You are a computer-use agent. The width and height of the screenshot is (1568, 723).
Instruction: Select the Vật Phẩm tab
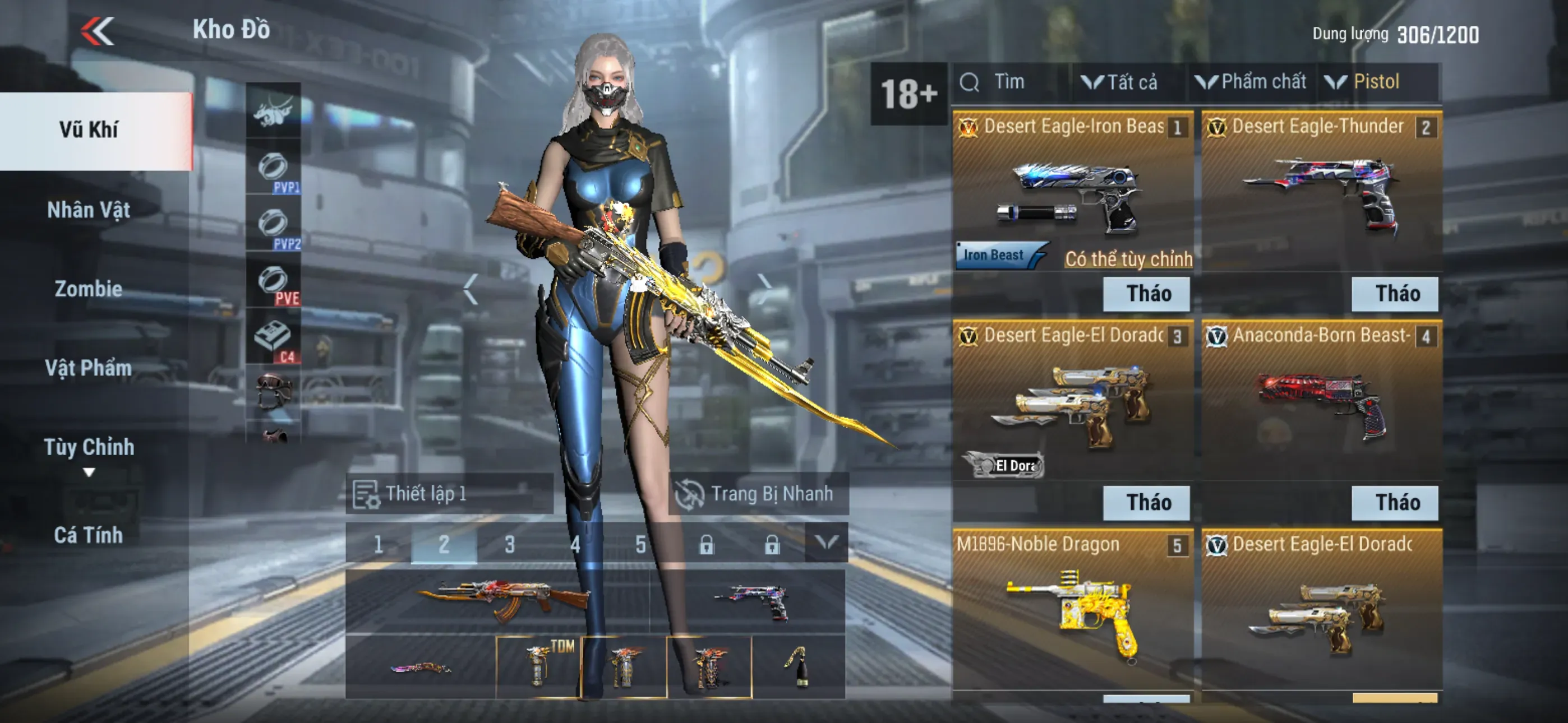[x=89, y=368]
